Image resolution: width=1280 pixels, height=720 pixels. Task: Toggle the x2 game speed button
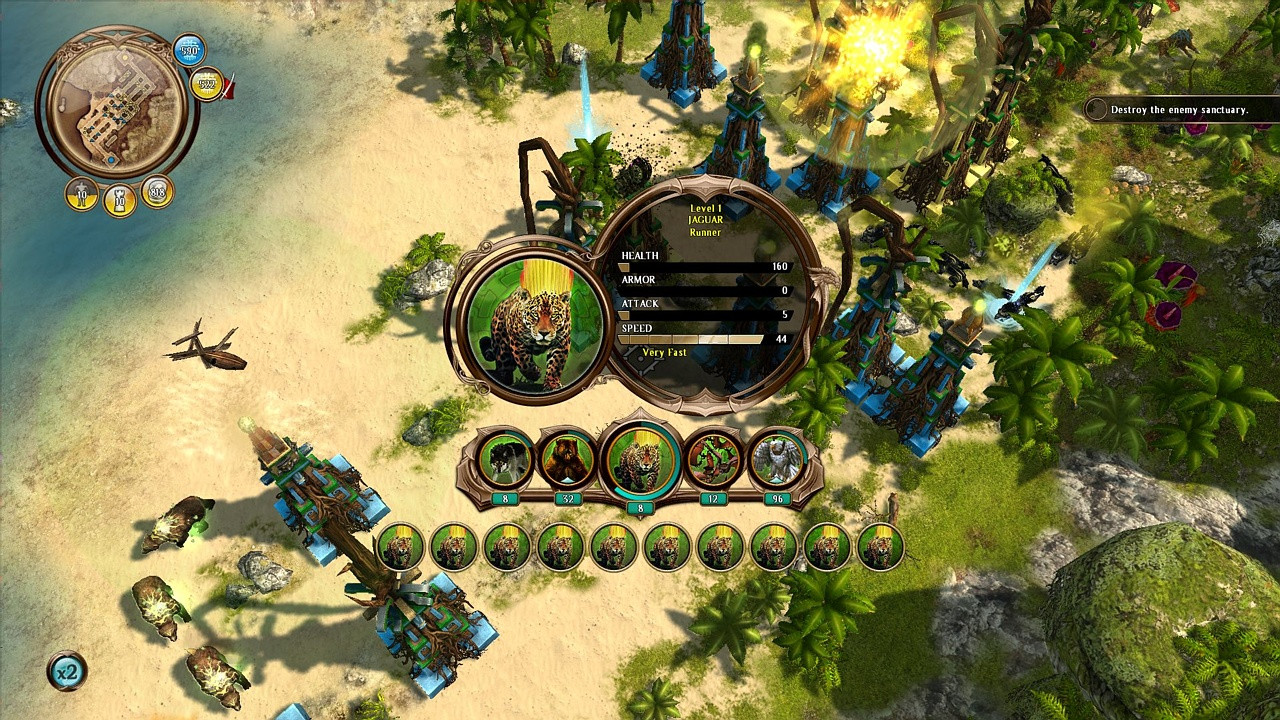tap(67, 671)
